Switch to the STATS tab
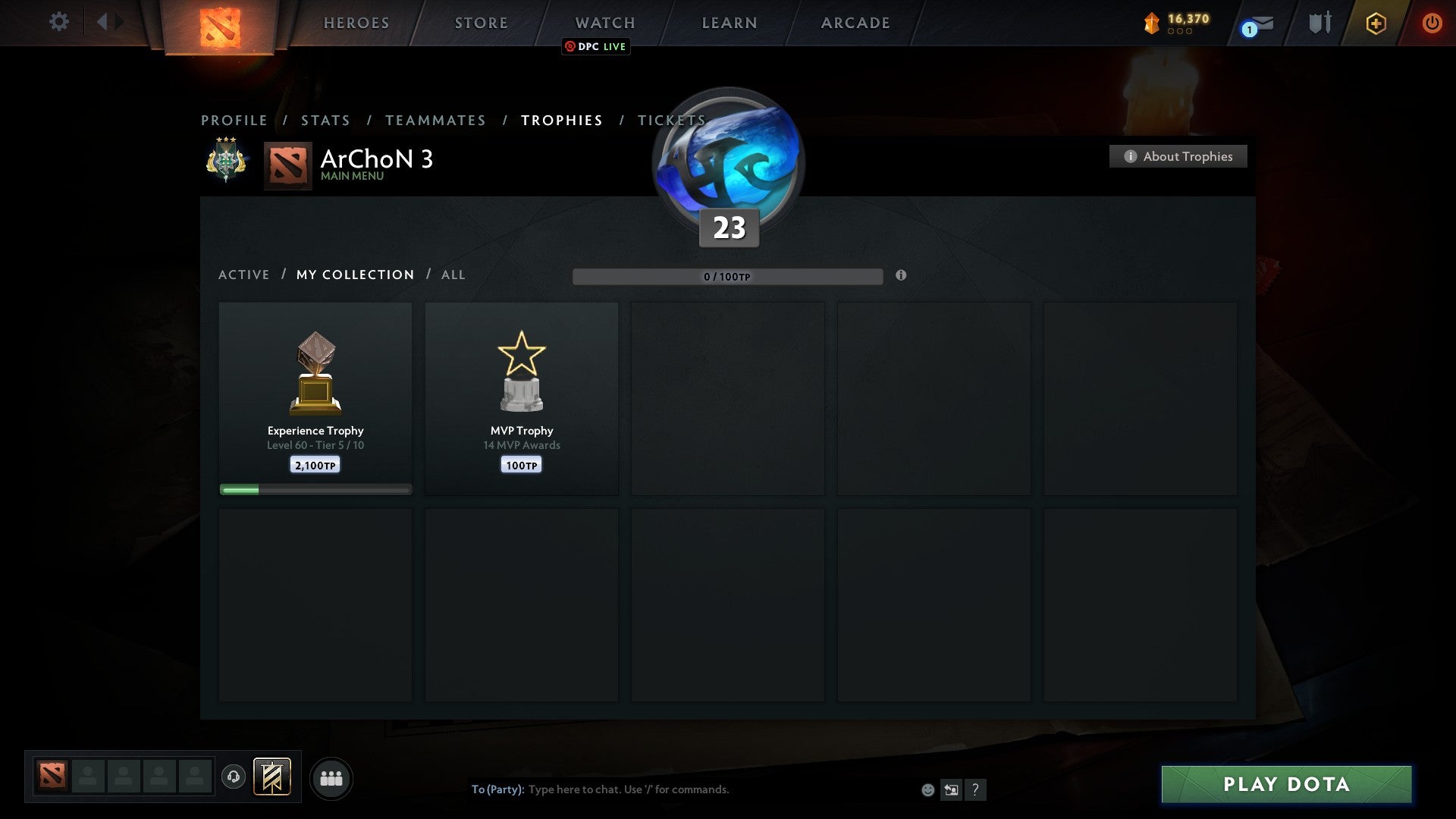Image resolution: width=1456 pixels, height=819 pixels. (325, 120)
